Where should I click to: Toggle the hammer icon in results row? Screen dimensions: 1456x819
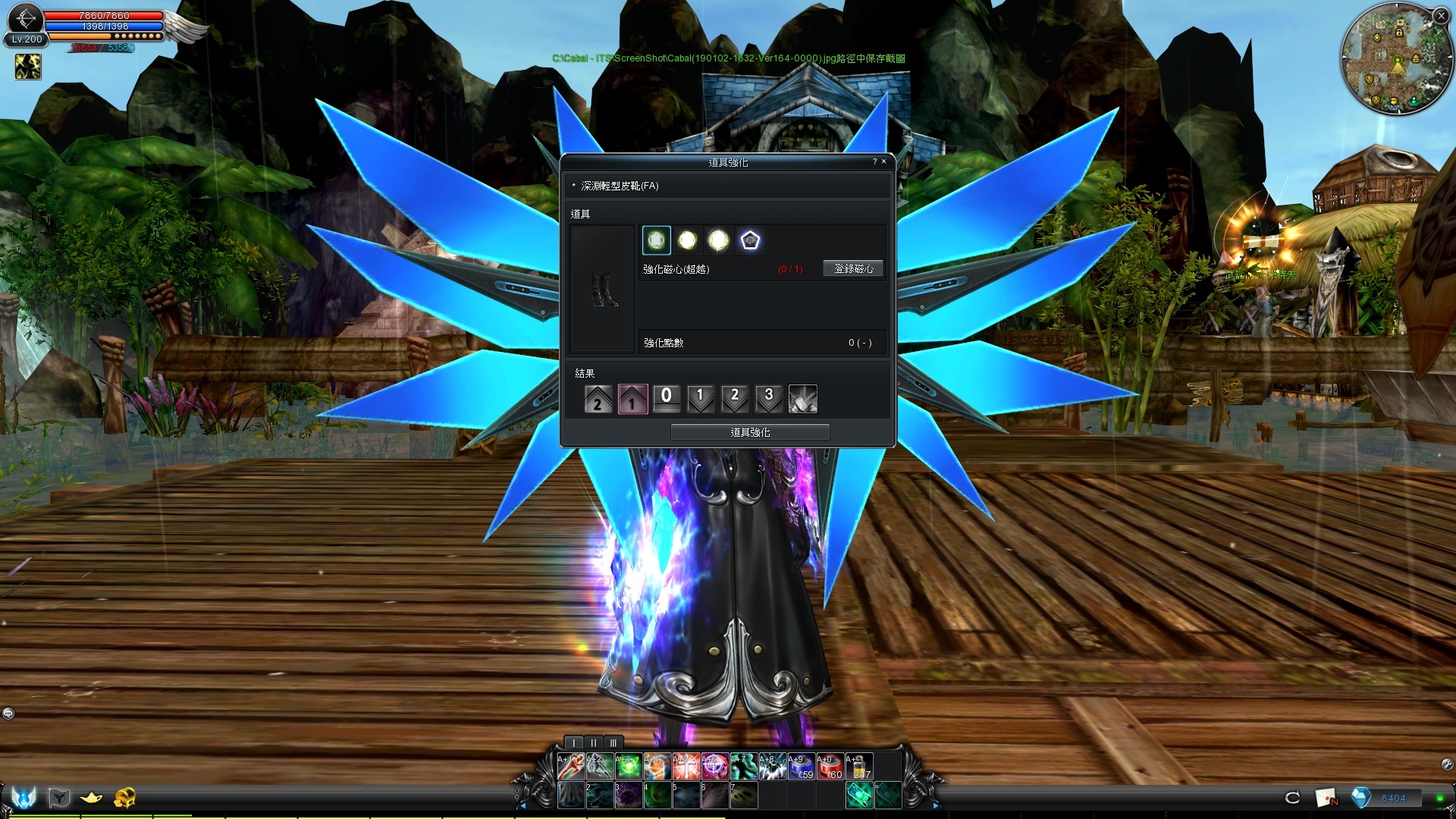tap(802, 398)
